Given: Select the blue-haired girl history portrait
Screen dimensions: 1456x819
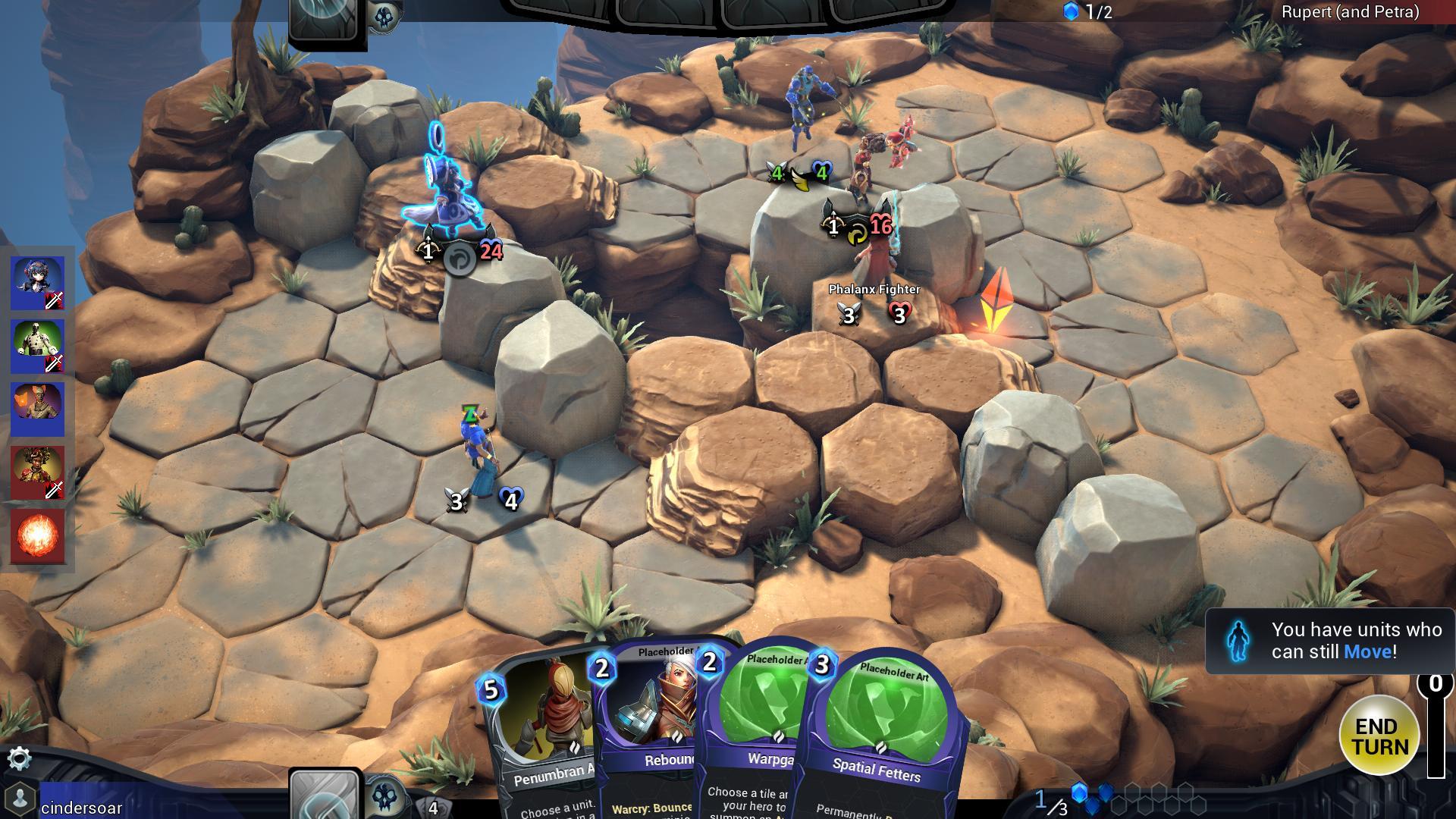Looking at the screenshot, I should (x=38, y=283).
